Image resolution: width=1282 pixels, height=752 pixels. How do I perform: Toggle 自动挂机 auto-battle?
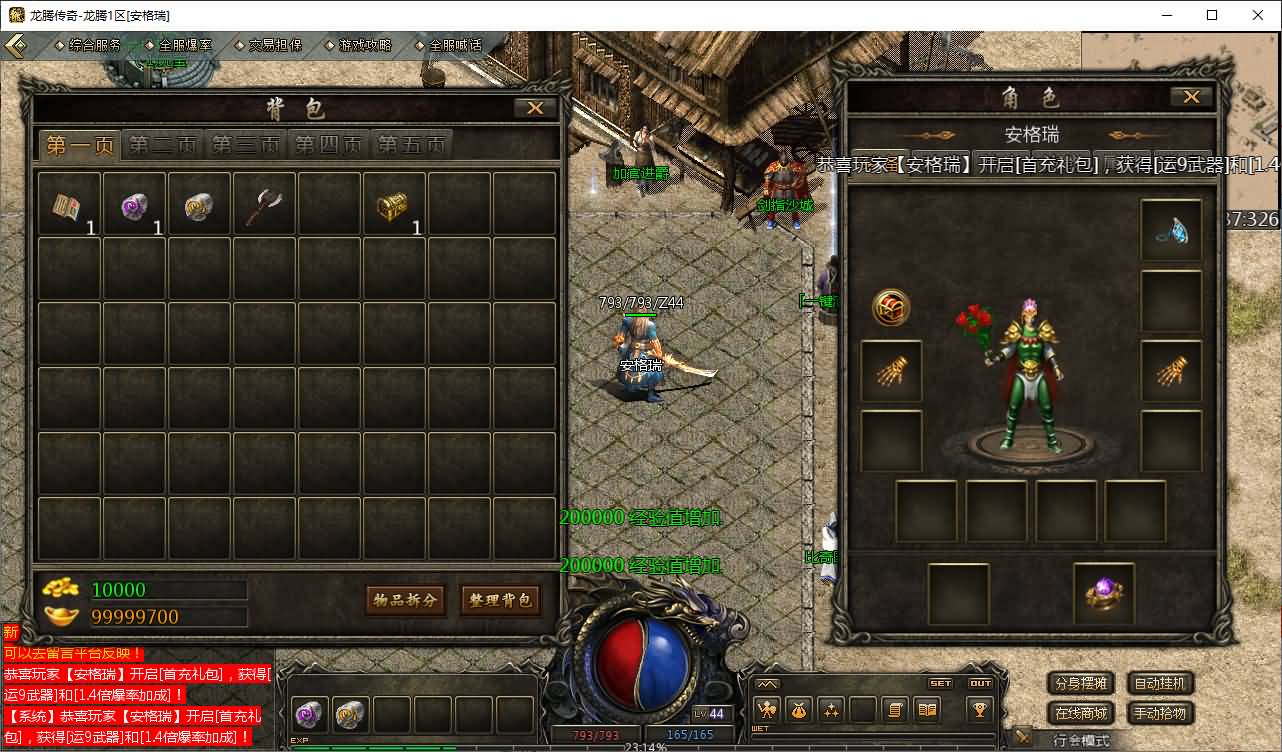pos(1160,684)
